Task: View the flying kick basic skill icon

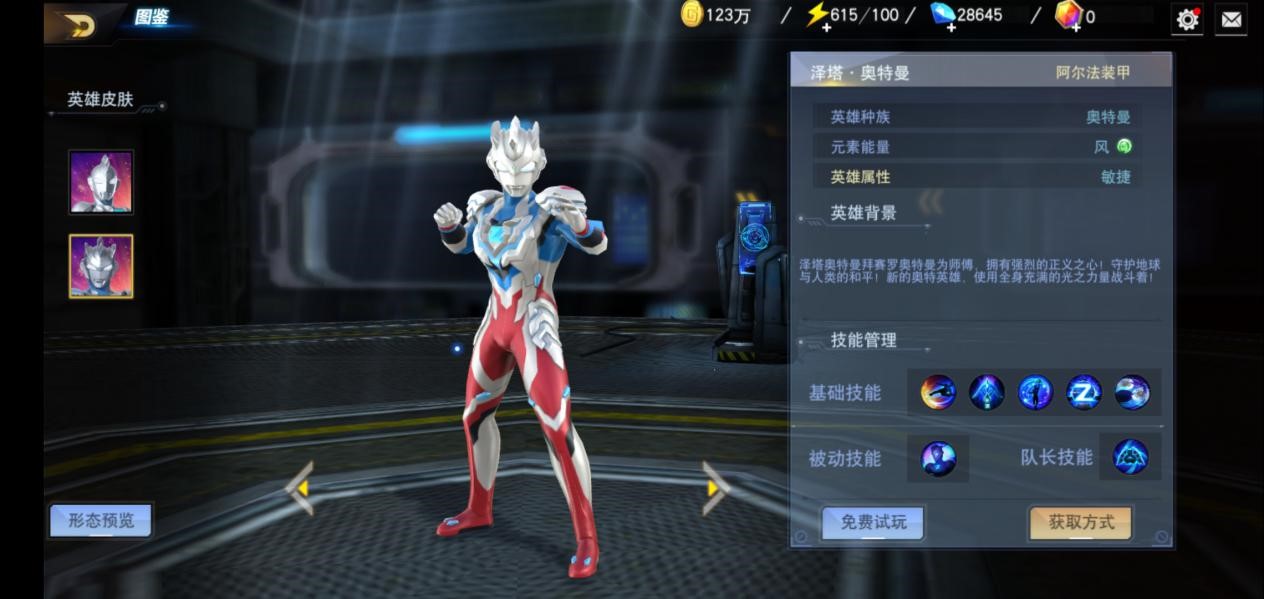Action: [x=938, y=392]
